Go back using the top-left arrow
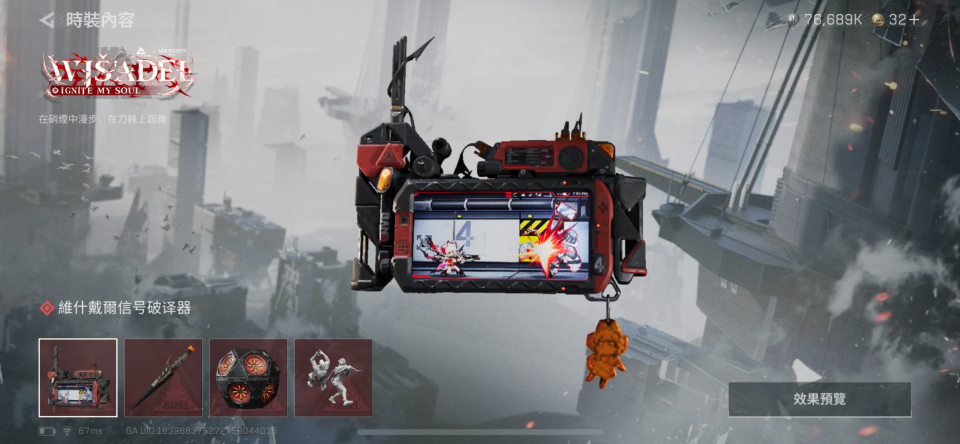This screenshot has height=444, width=960. click(46, 20)
